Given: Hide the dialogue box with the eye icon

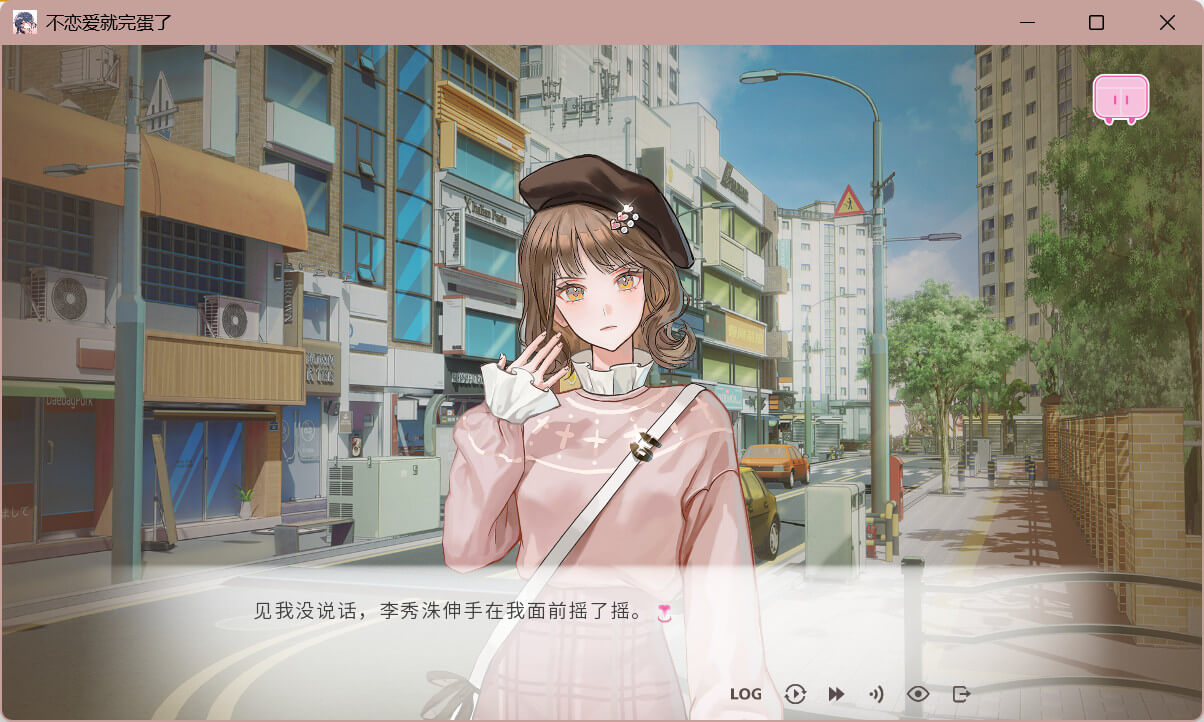Looking at the screenshot, I should click(x=918, y=694).
